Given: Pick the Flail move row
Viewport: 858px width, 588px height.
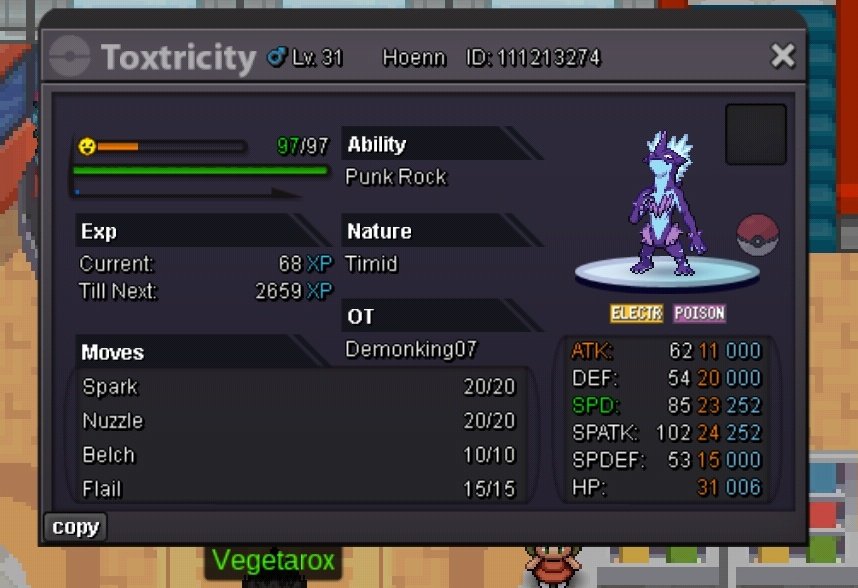Looking at the screenshot, I should point(298,489).
